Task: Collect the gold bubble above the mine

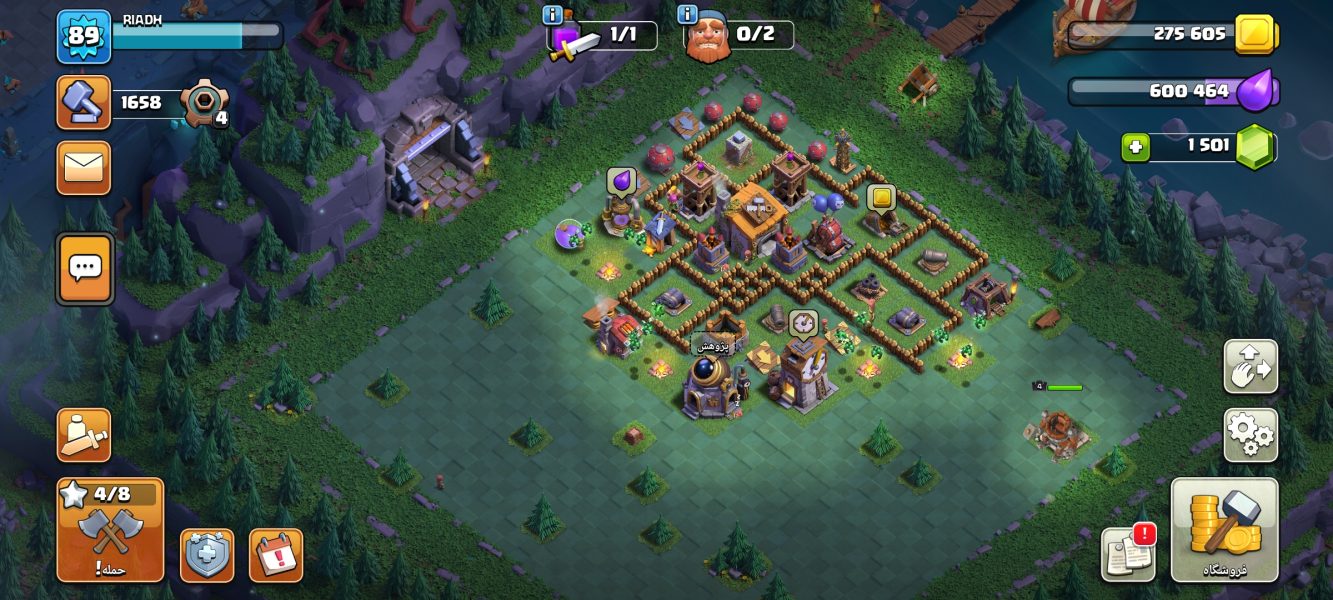Action: tap(881, 198)
